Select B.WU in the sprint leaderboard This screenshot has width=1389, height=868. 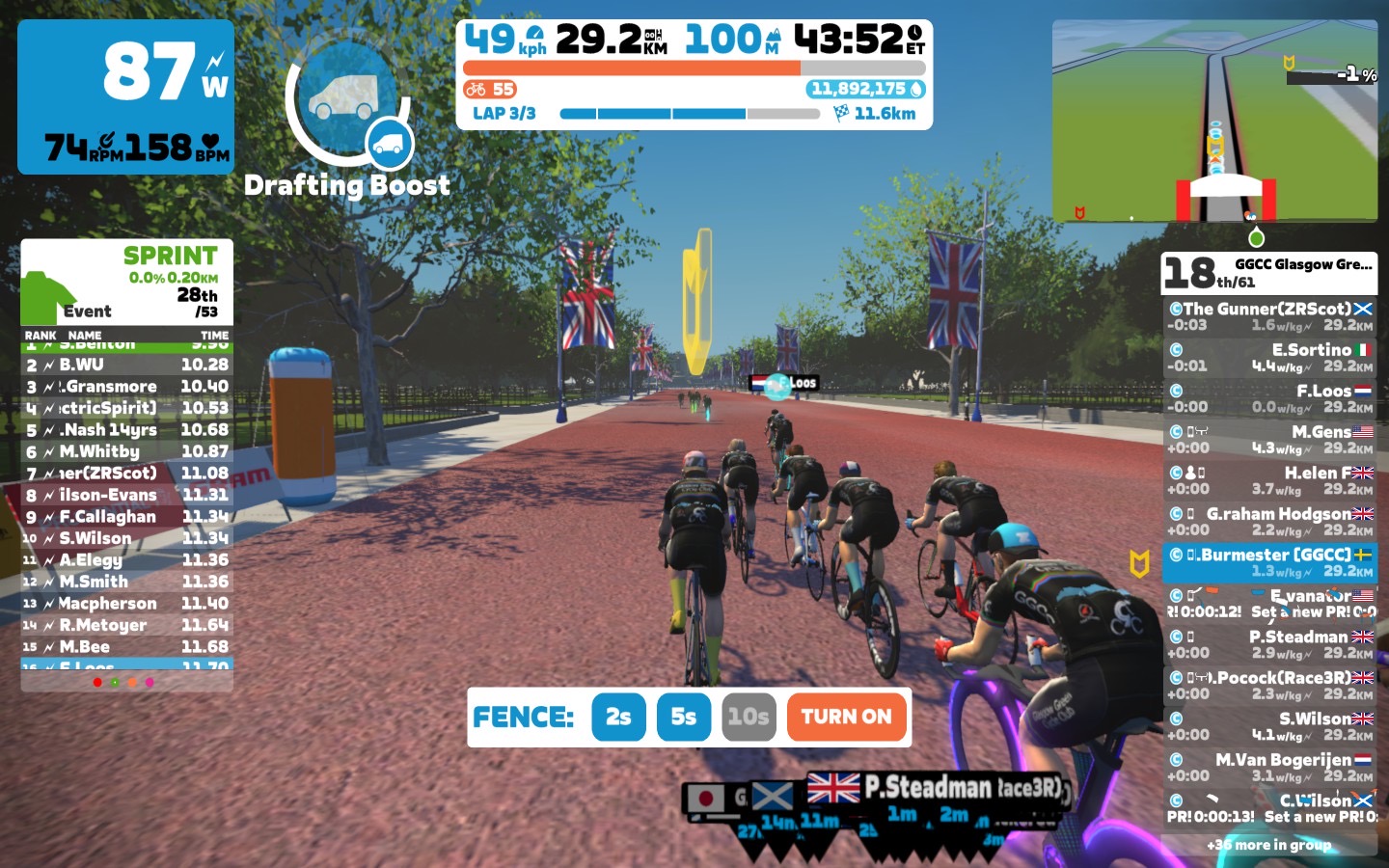tap(126, 365)
